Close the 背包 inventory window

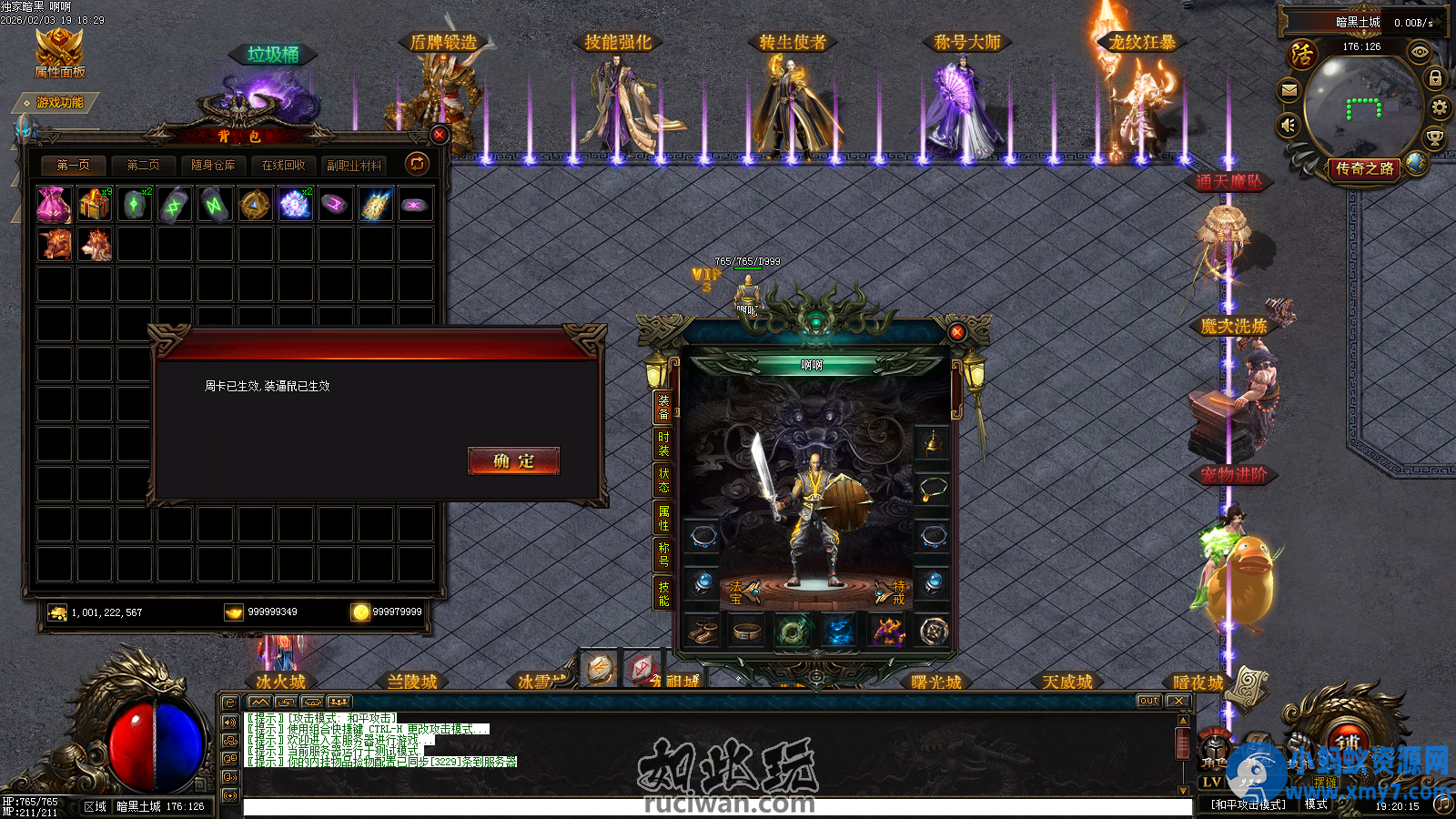click(x=440, y=135)
